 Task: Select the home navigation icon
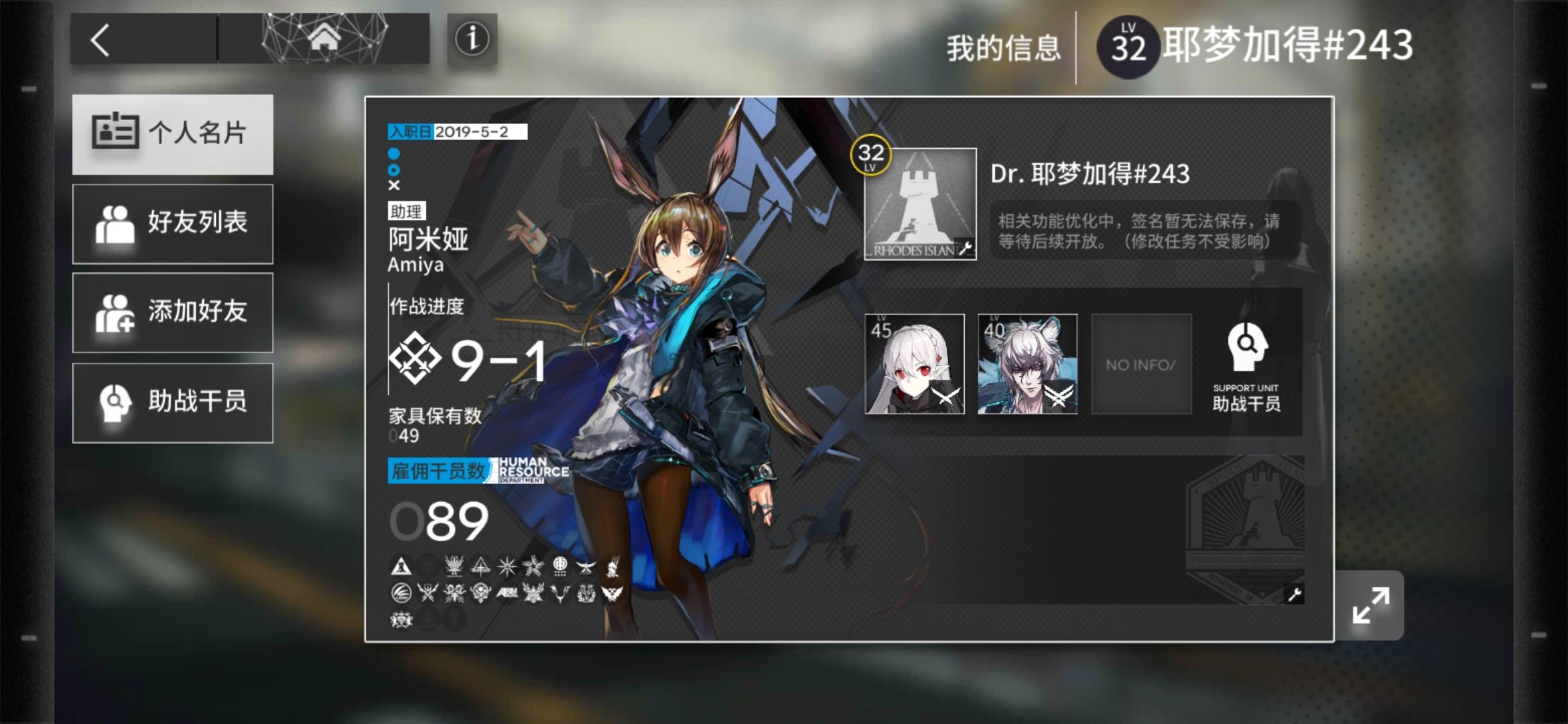point(326,39)
